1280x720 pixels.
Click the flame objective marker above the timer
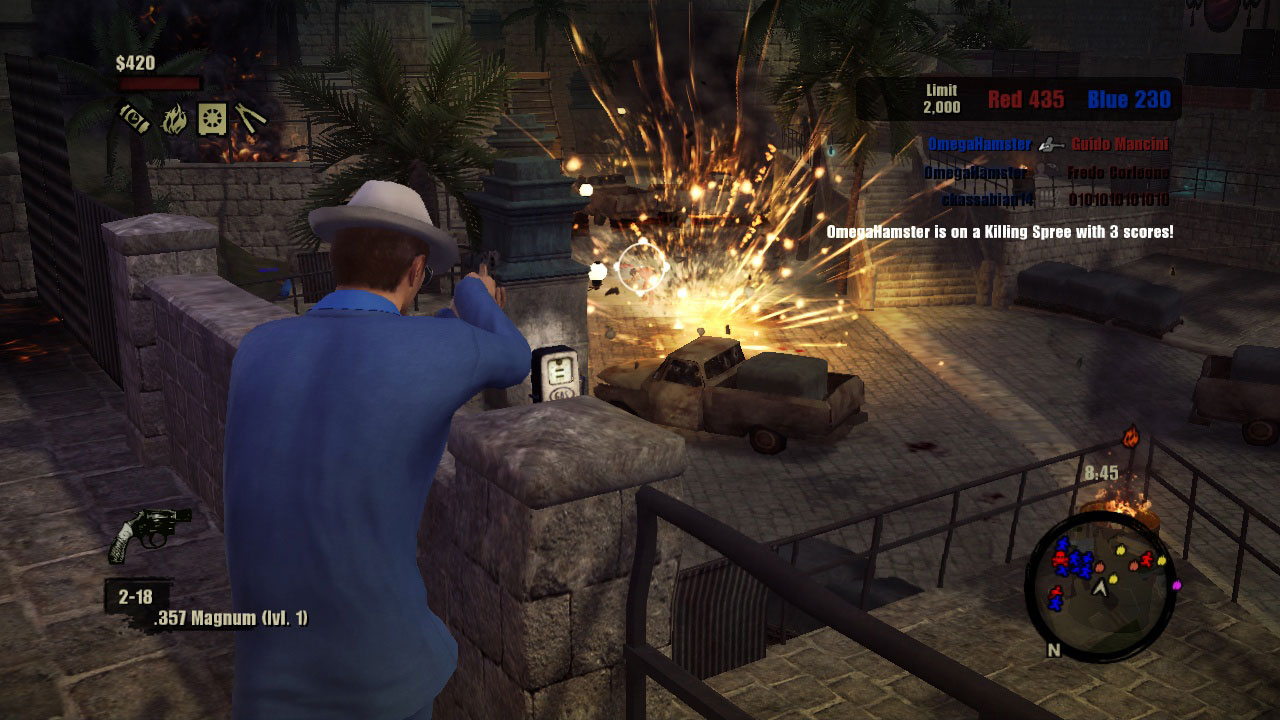[1131, 437]
